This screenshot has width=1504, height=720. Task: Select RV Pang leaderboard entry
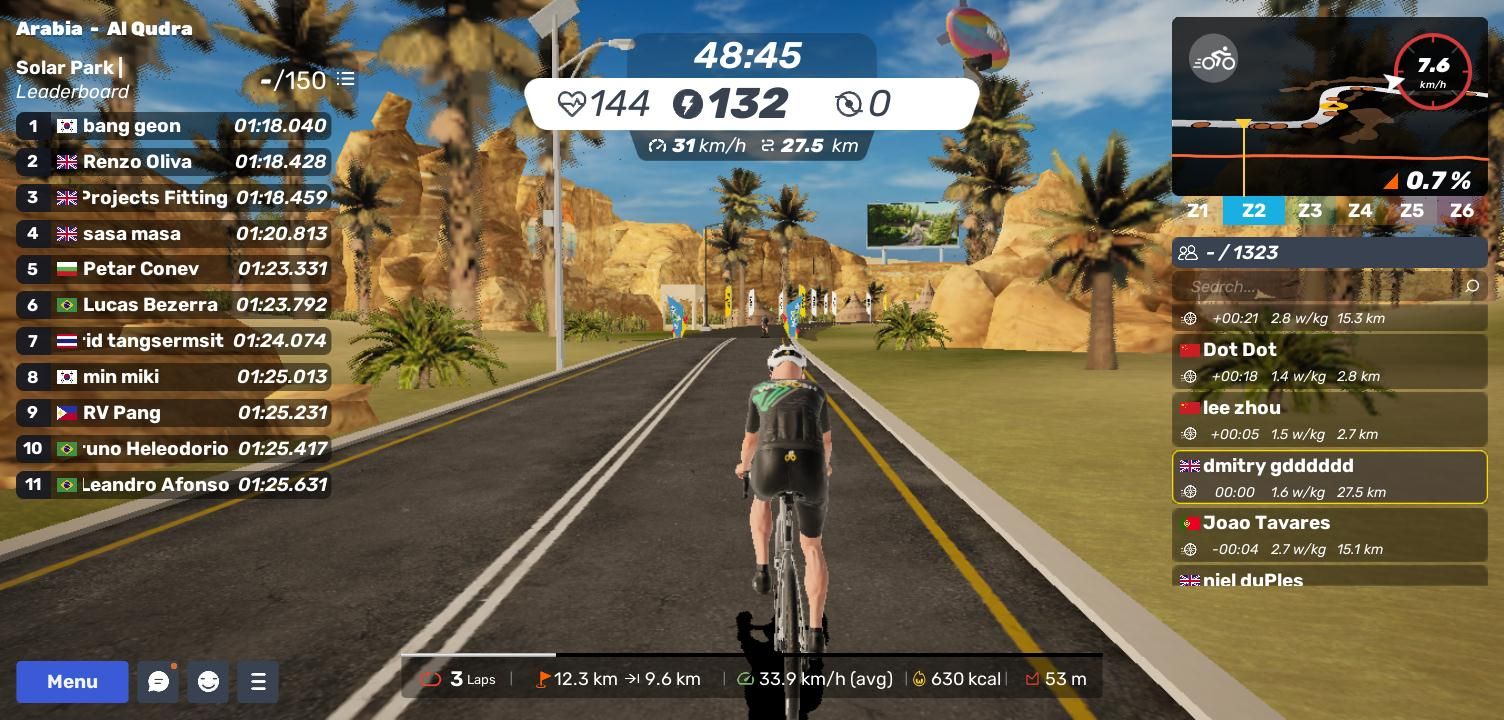tap(173, 413)
